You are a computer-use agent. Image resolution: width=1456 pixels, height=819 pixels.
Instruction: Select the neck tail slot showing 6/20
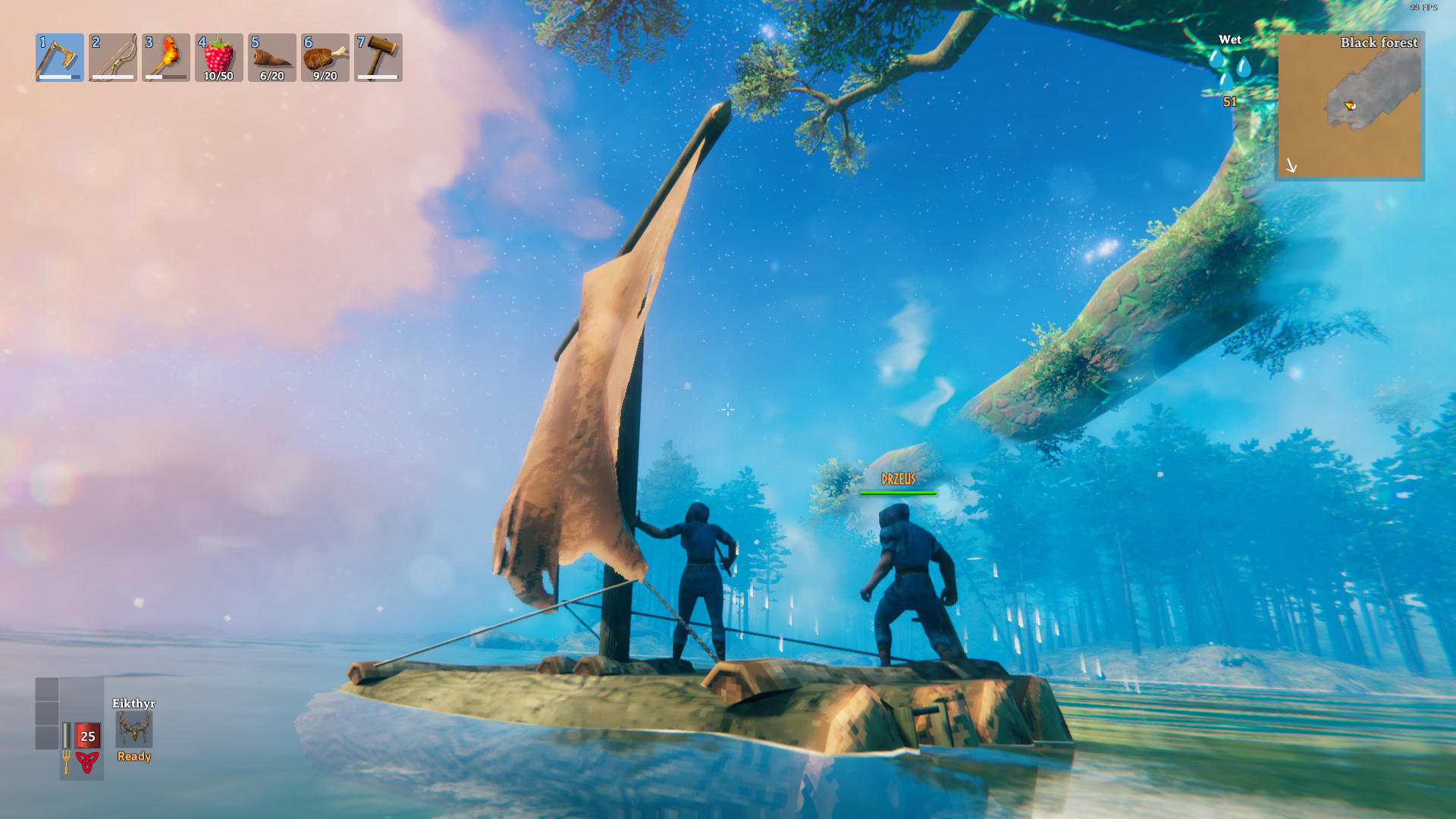pos(272,58)
